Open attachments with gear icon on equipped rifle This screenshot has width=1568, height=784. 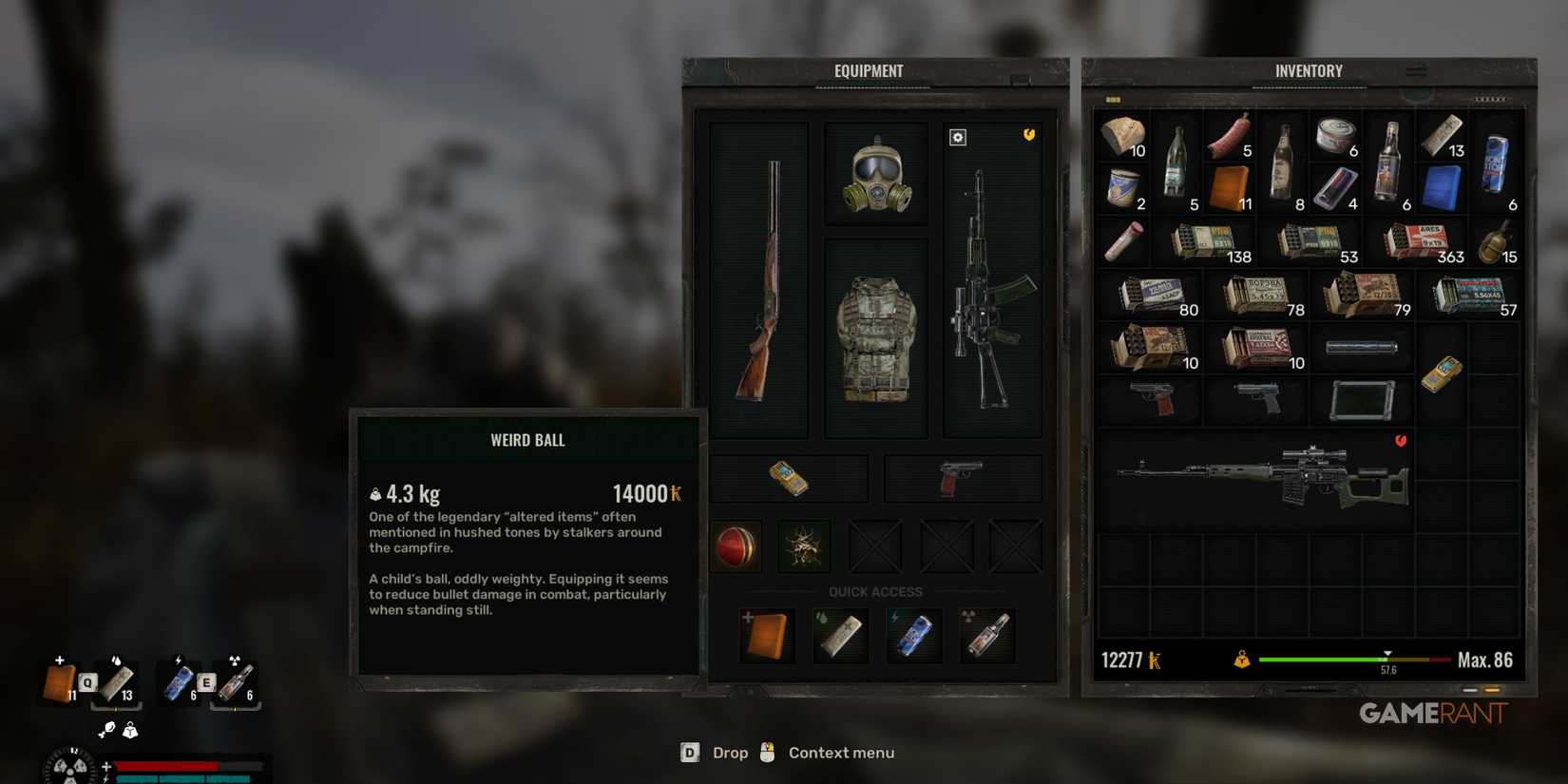click(956, 137)
